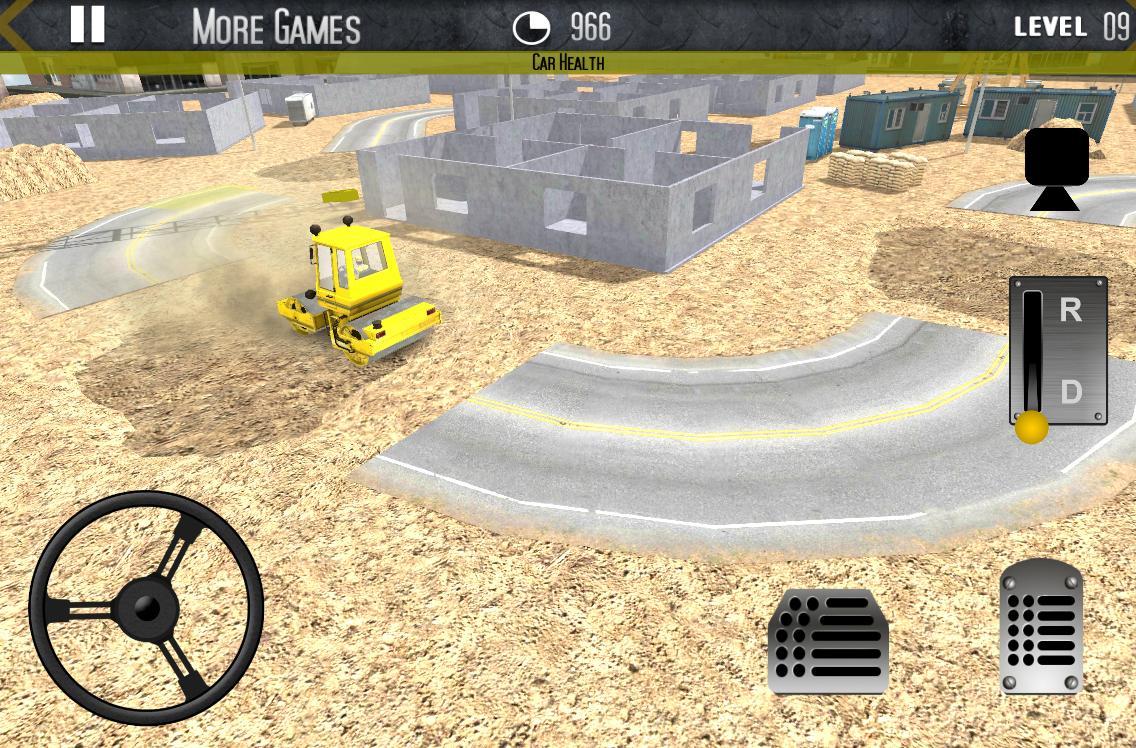Tap the wide brake pedal

point(829,641)
